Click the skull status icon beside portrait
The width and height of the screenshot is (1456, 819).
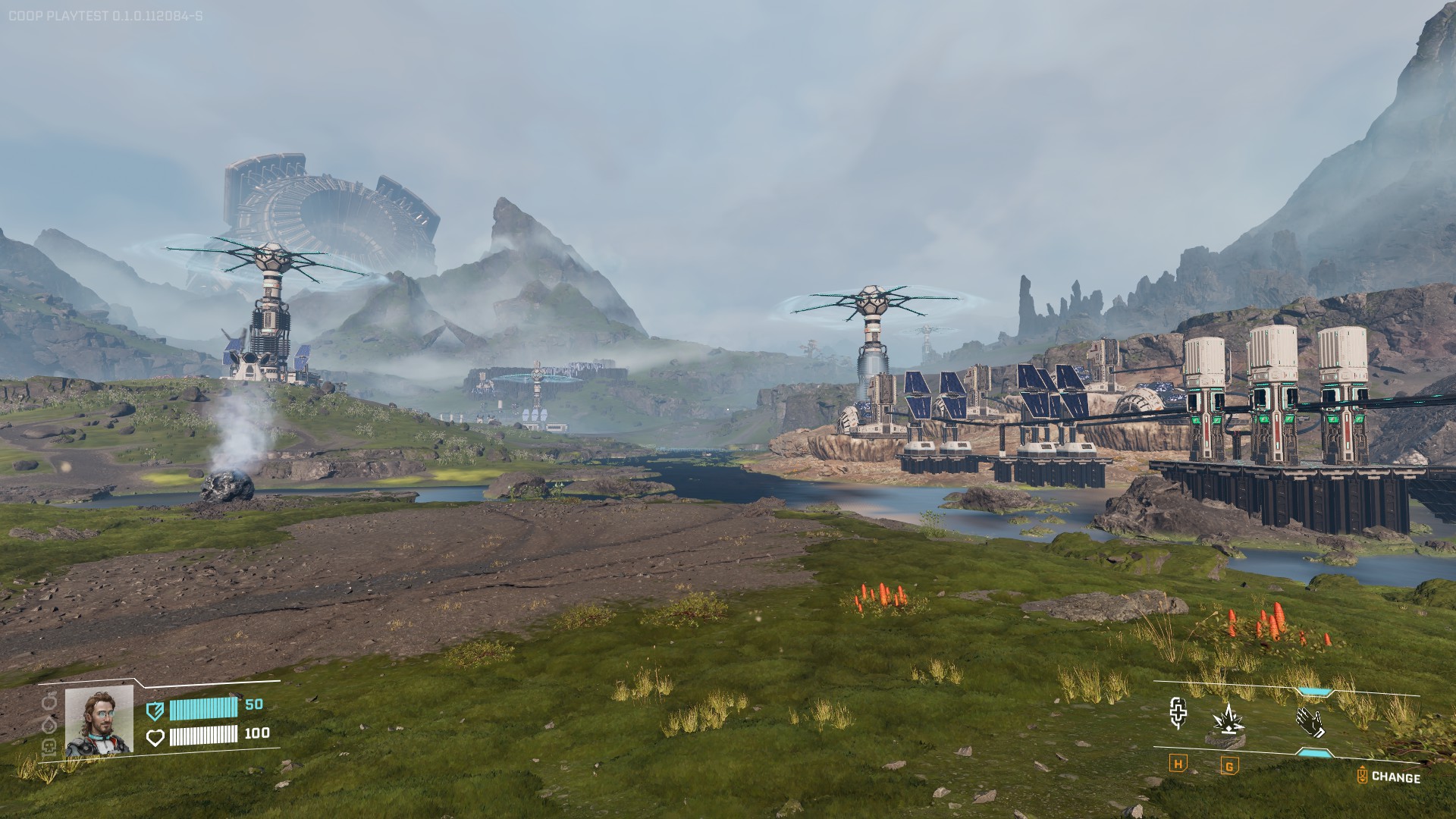click(x=51, y=745)
